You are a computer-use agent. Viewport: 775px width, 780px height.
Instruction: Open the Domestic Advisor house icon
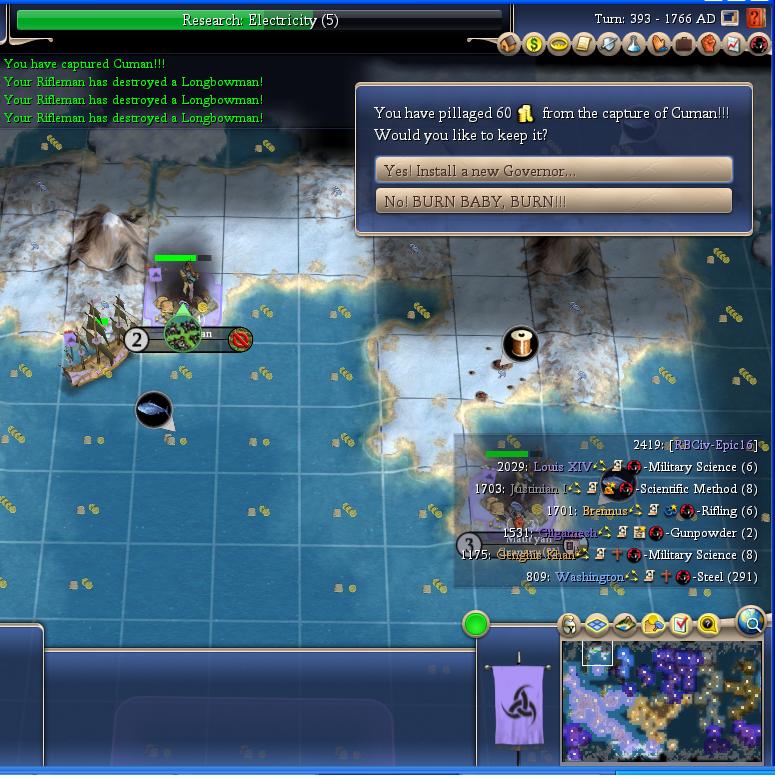click(509, 44)
